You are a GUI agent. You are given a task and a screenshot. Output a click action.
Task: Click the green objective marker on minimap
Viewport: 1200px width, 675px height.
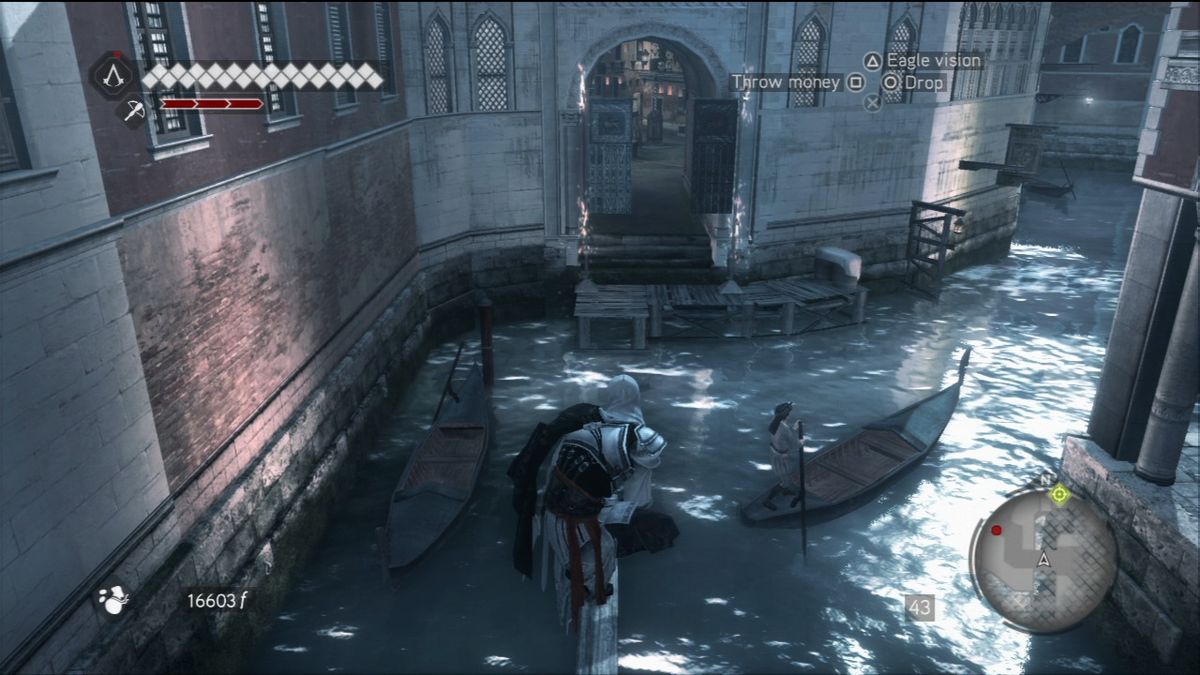pyautogui.click(x=1060, y=493)
